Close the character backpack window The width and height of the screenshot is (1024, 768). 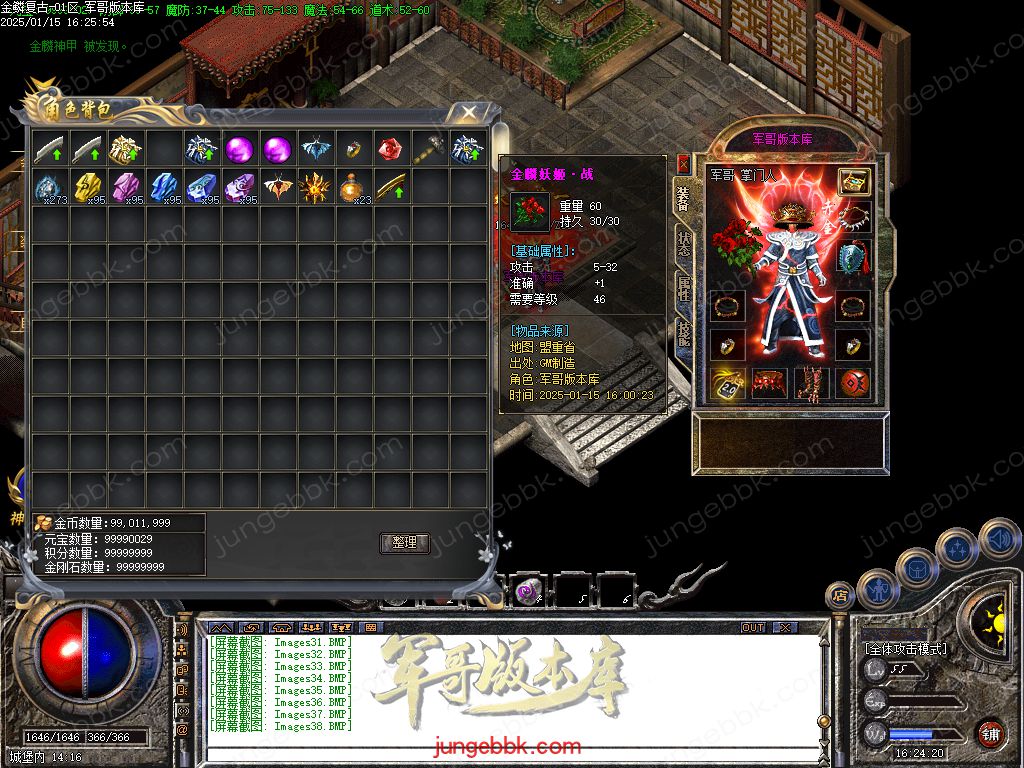click(468, 112)
